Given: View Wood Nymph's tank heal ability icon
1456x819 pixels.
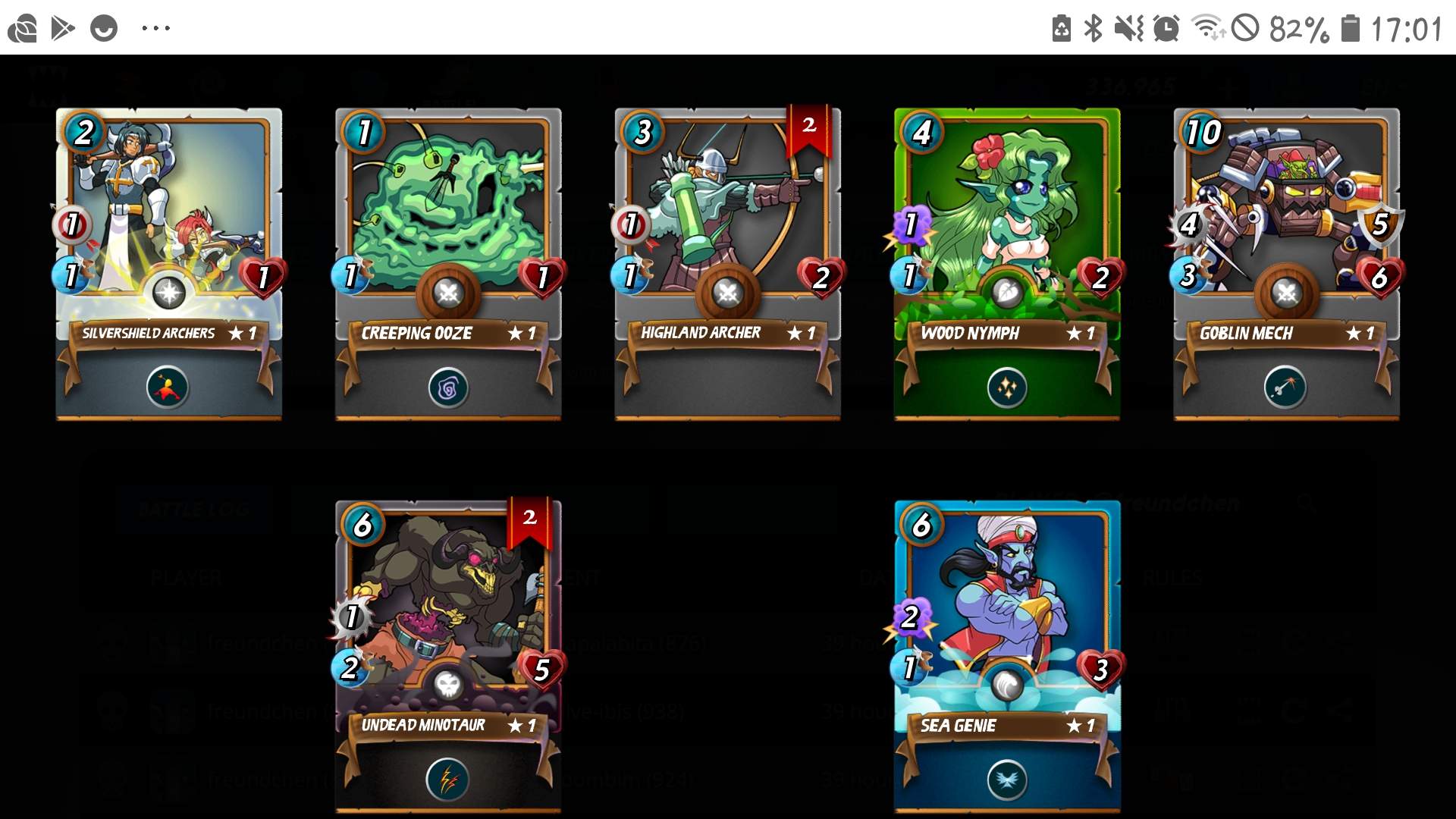Looking at the screenshot, I should [1007, 388].
